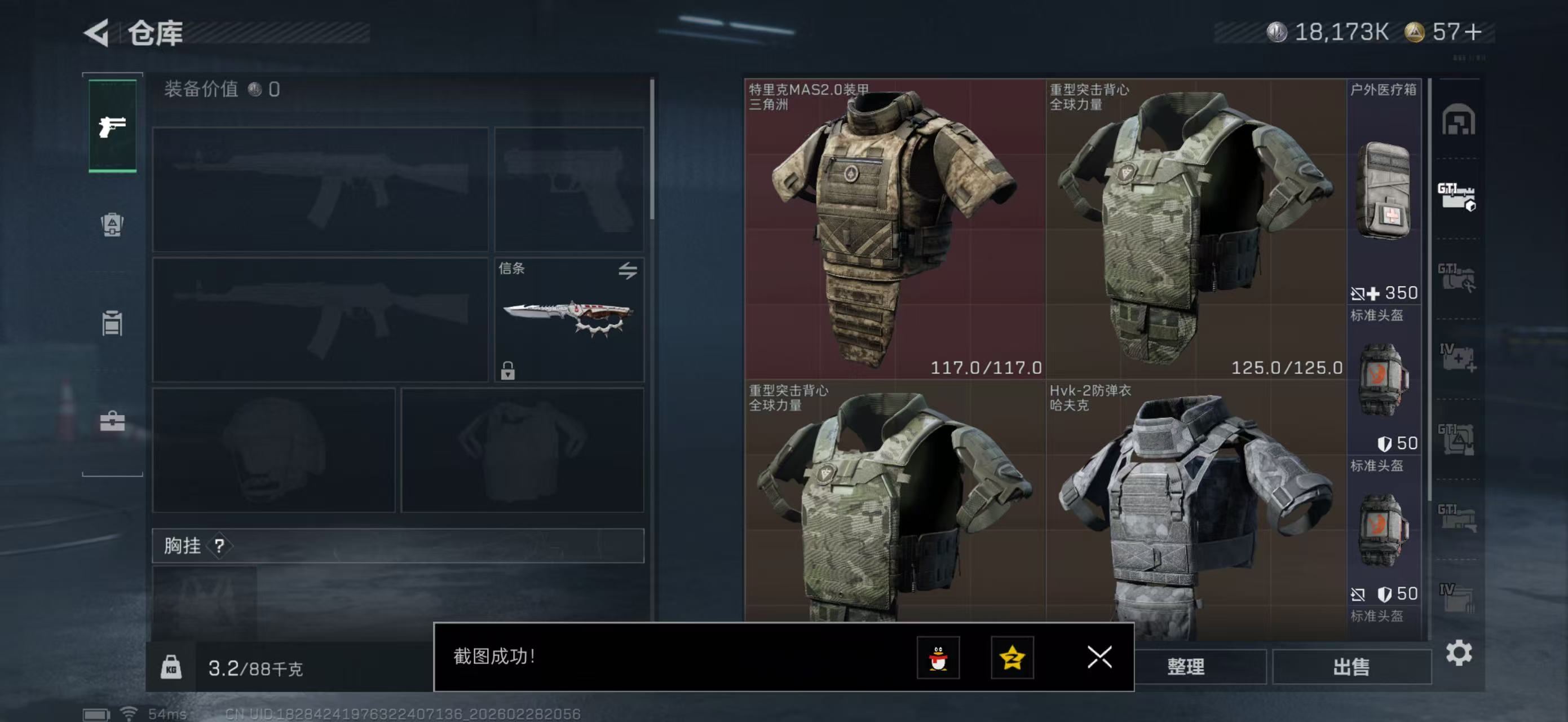Switch to the backpack tab

(x=112, y=224)
